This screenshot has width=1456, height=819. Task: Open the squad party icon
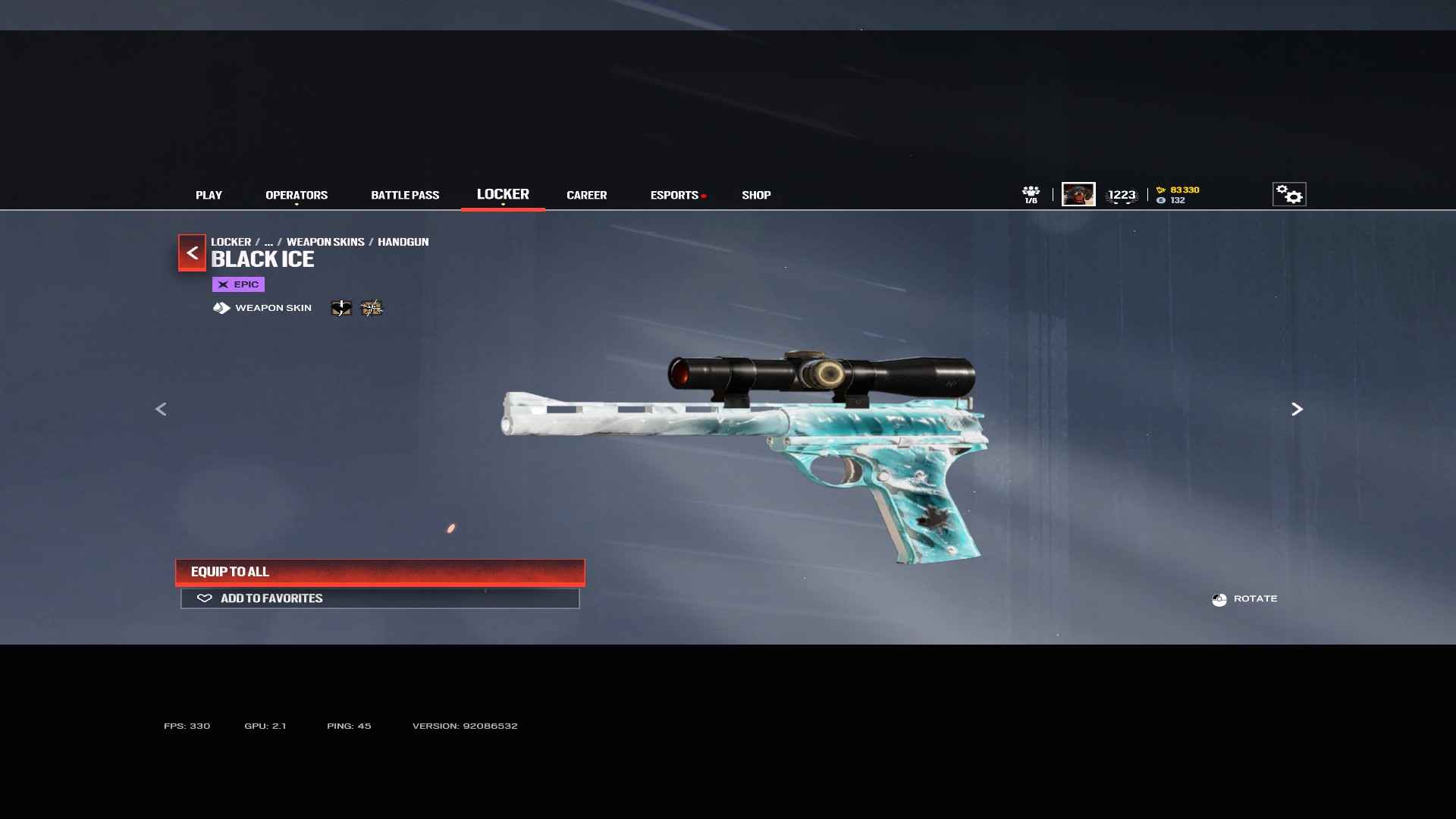(x=1031, y=194)
